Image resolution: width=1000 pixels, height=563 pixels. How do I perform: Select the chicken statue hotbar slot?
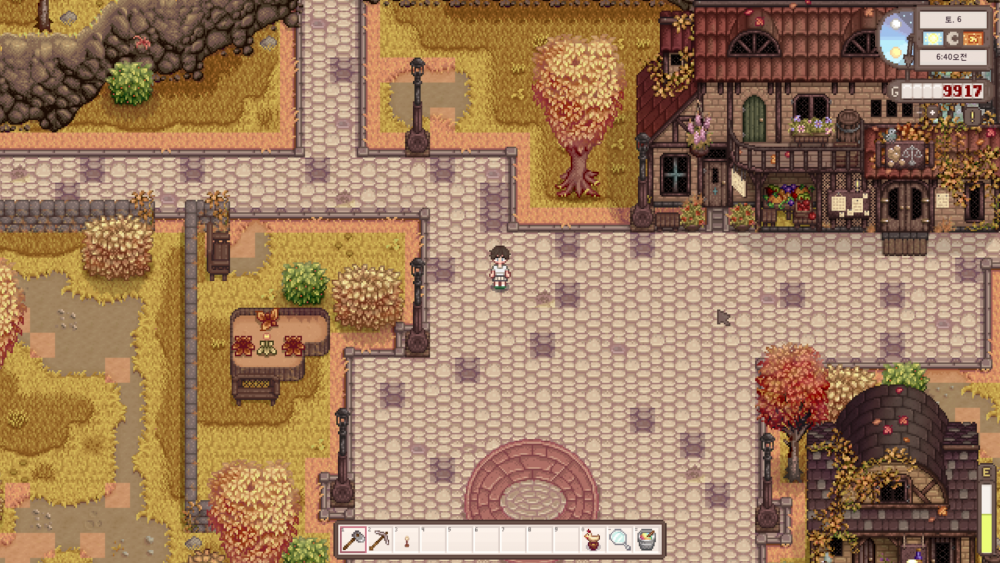point(593,540)
